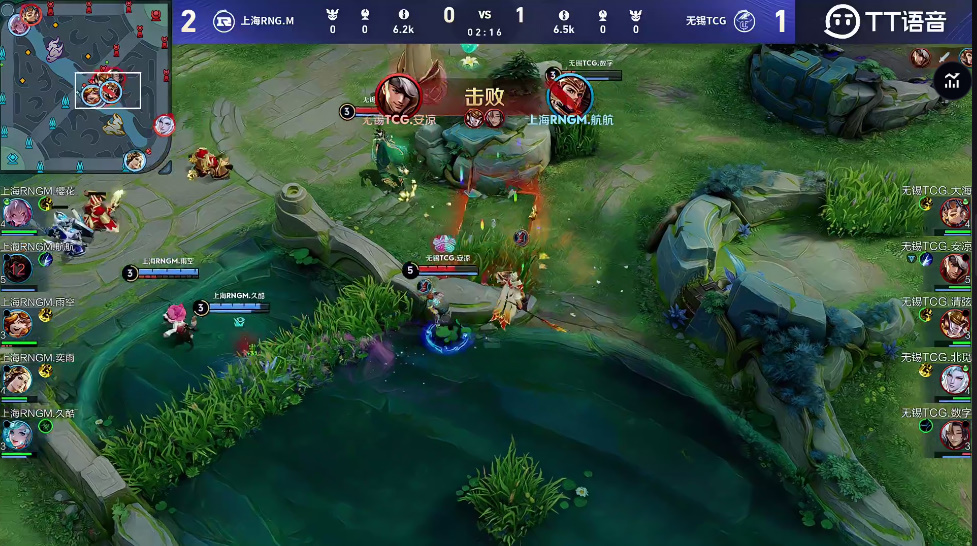View the 无锡TCG.北风 player portrait
Viewport: 977px width, 546px height.
pos(956,380)
